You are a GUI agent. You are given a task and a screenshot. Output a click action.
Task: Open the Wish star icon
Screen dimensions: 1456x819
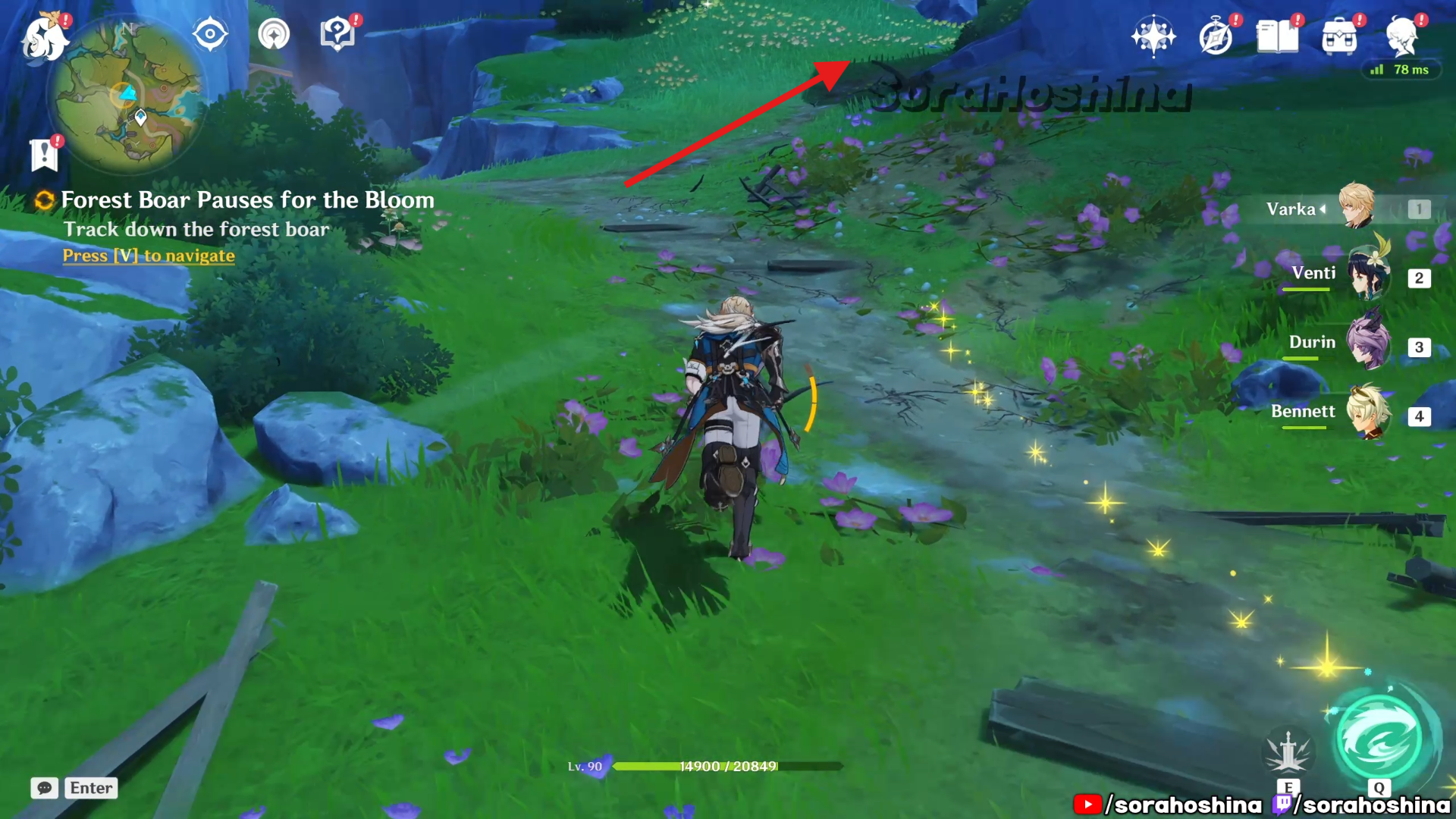point(1153,36)
